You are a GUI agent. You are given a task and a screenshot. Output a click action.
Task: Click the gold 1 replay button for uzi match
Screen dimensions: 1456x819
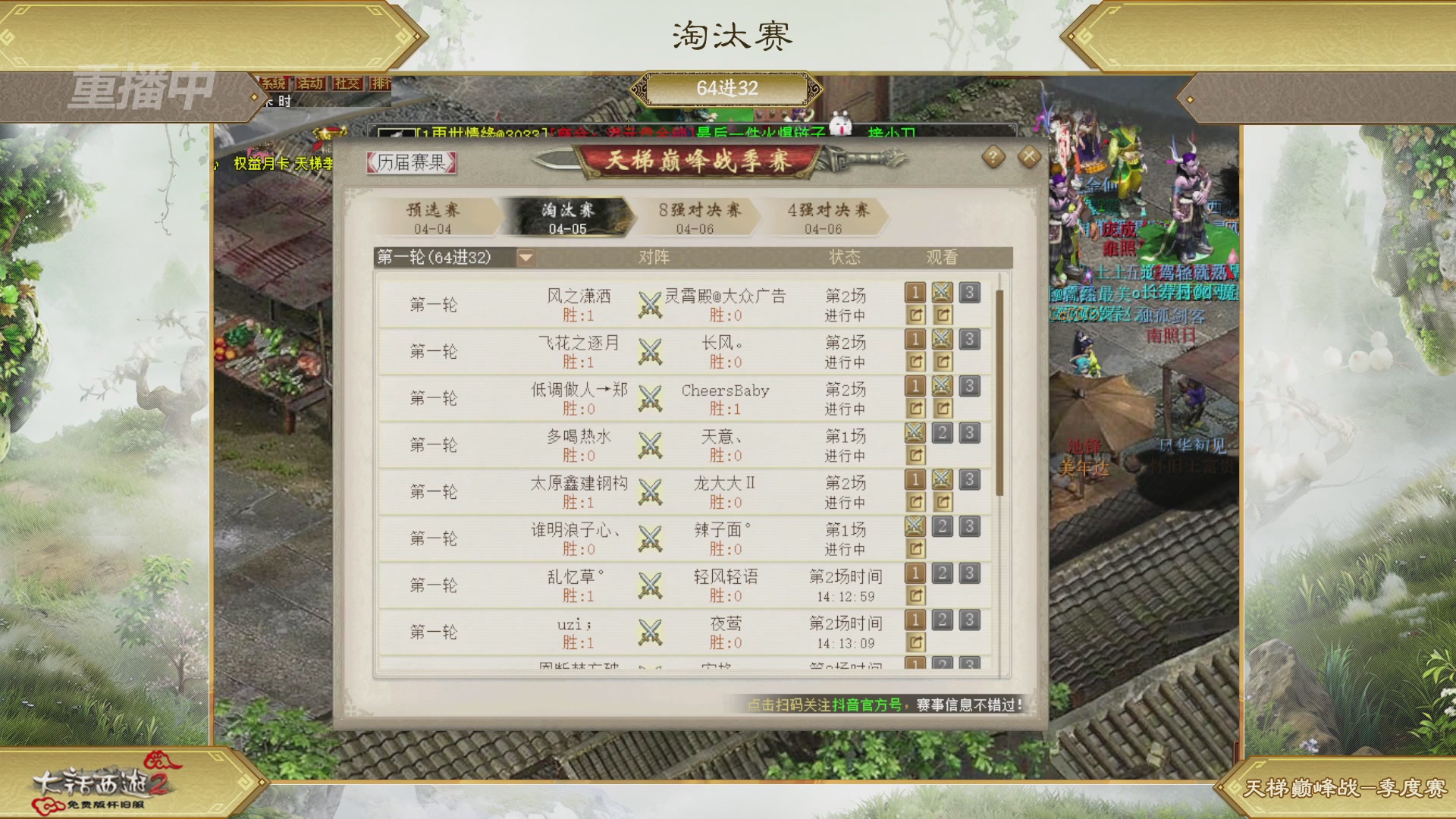click(x=916, y=620)
